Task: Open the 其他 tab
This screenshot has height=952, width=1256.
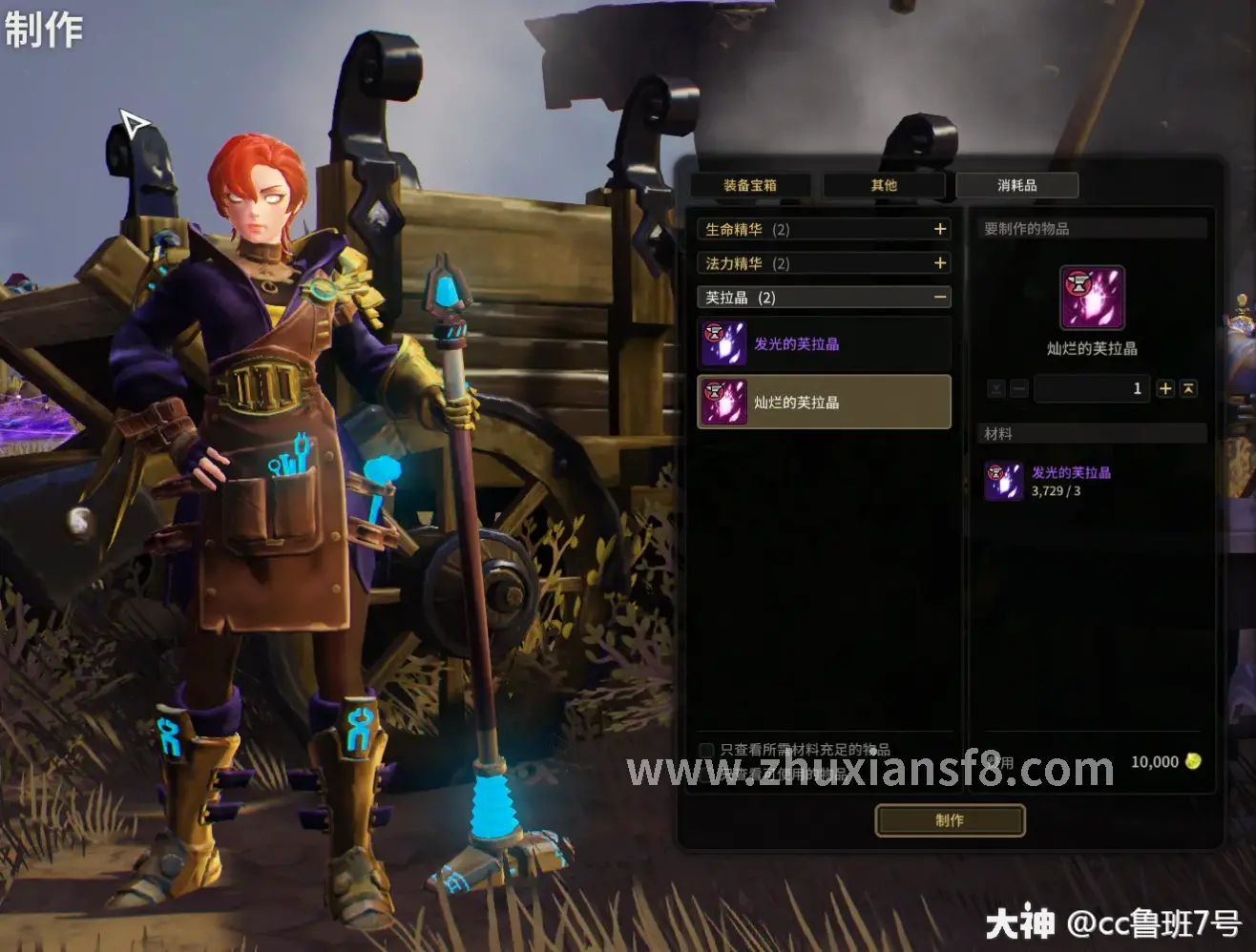Action: click(x=884, y=185)
